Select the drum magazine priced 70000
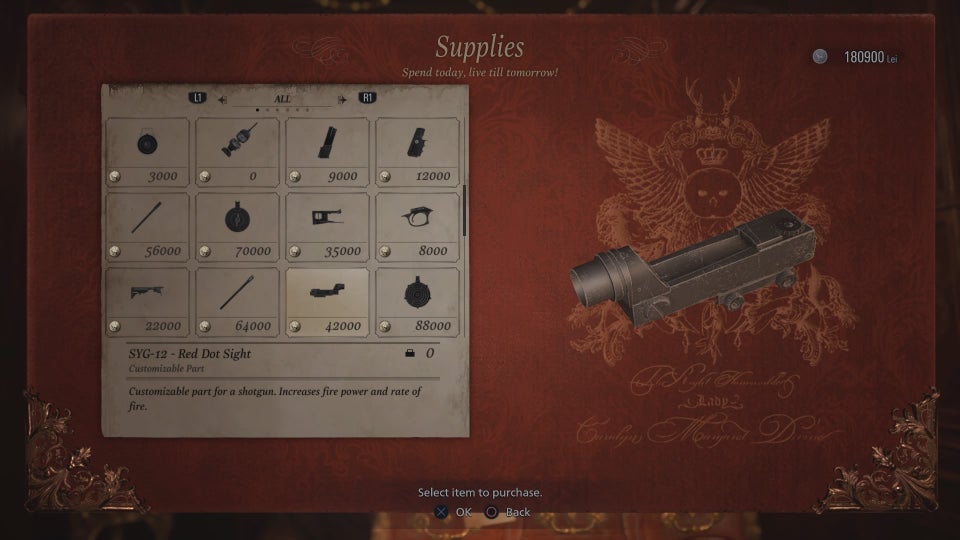This screenshot has height=540, width=960. pyautogui.click(x=237, y=226)
